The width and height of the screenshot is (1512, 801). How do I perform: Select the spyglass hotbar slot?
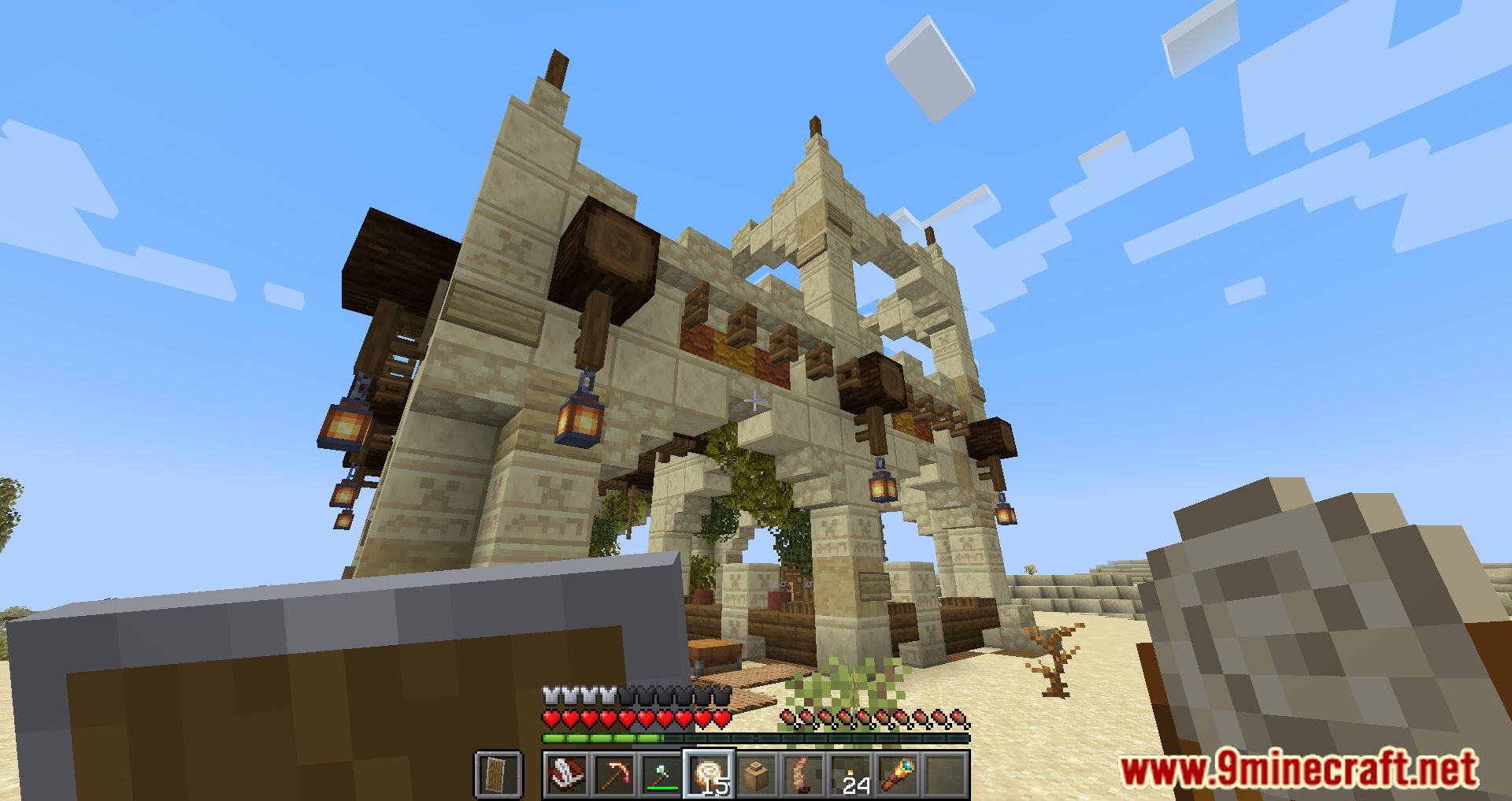898,774
